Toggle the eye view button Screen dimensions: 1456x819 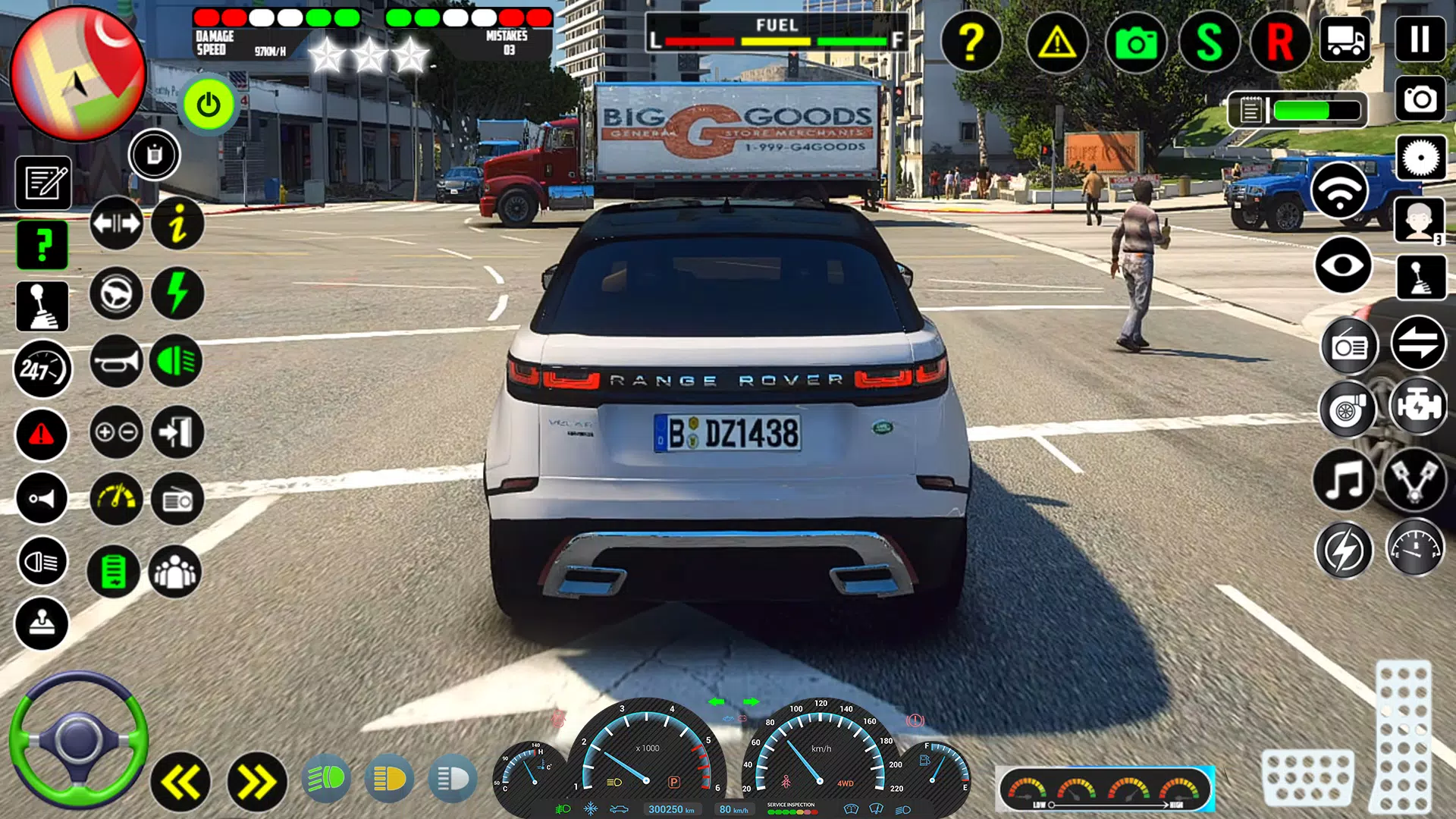click(1342, 265)
